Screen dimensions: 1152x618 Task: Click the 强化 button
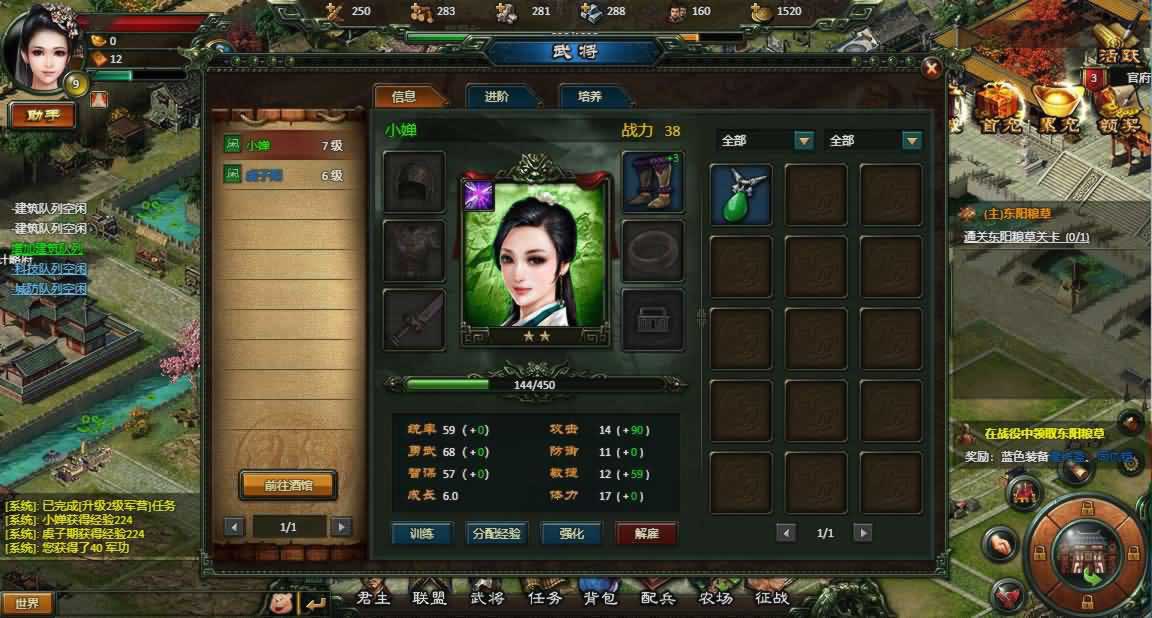click(x=571, y=533)
